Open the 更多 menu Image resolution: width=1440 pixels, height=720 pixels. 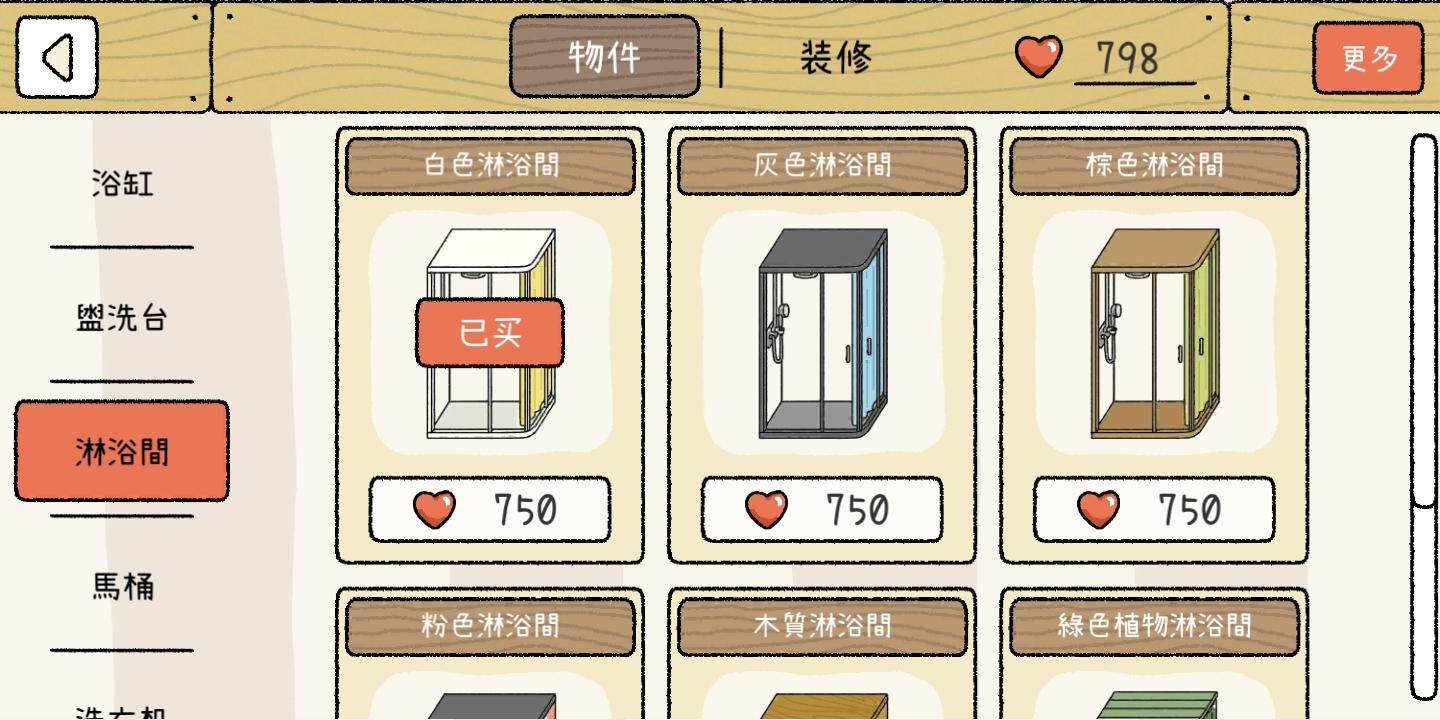pos(1369,58)
